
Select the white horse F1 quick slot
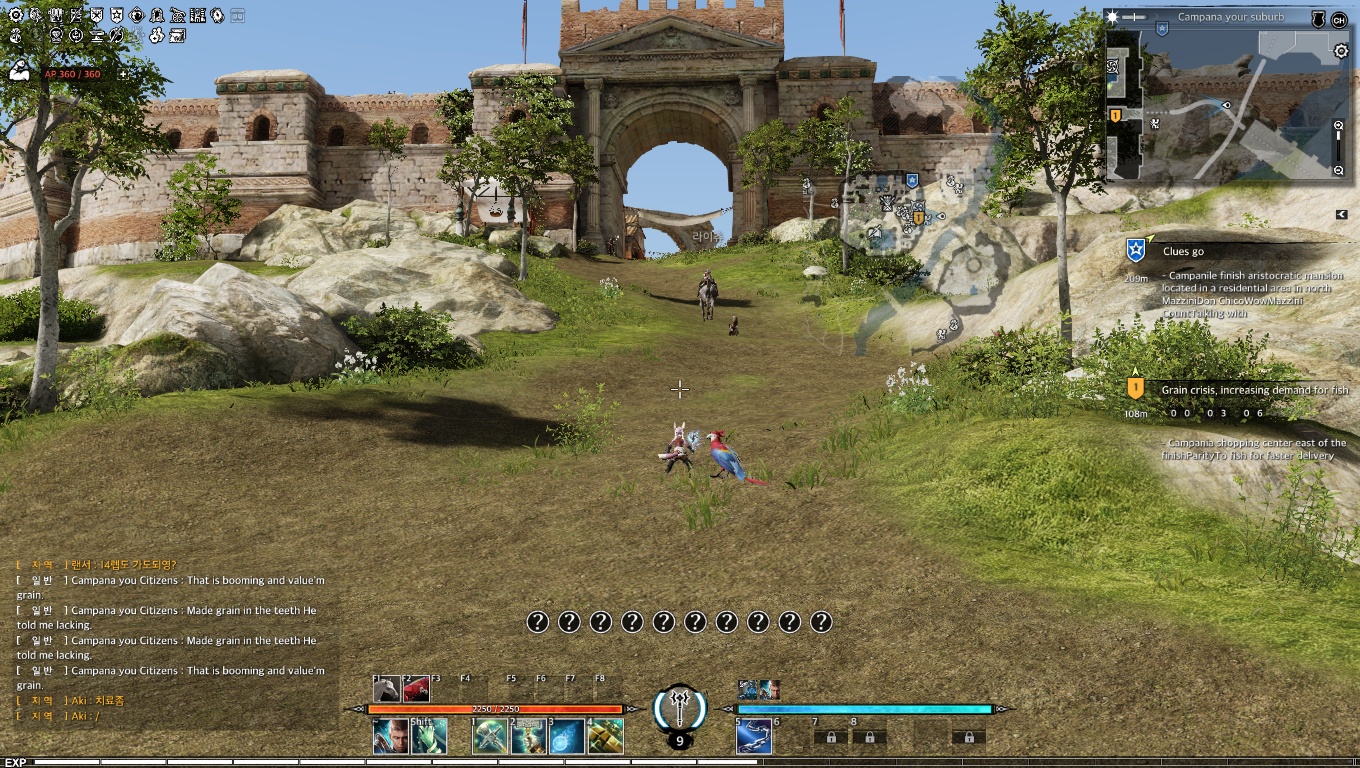click(387, 689)
